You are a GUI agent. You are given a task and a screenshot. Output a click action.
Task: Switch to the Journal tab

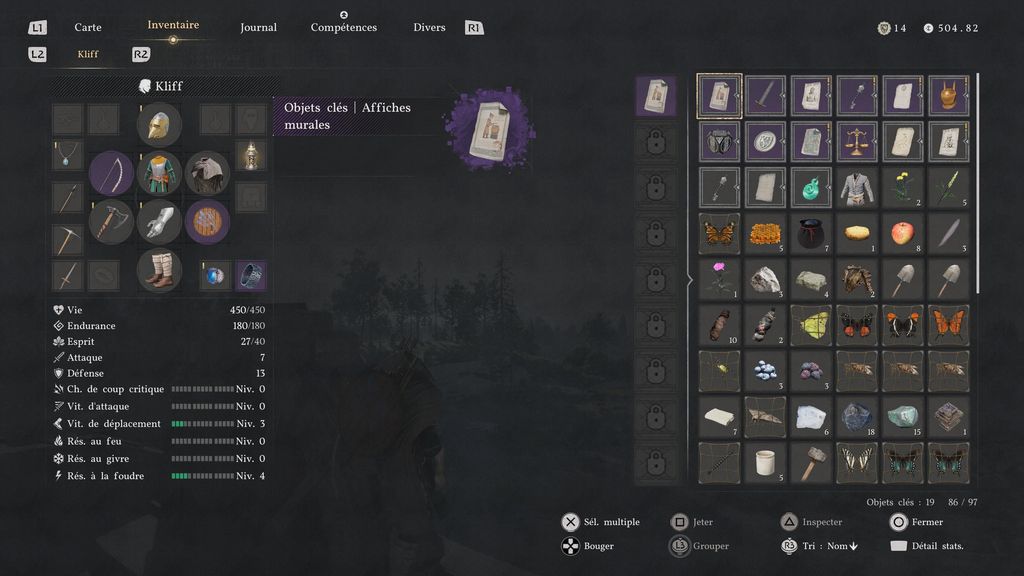coord(258,27)
